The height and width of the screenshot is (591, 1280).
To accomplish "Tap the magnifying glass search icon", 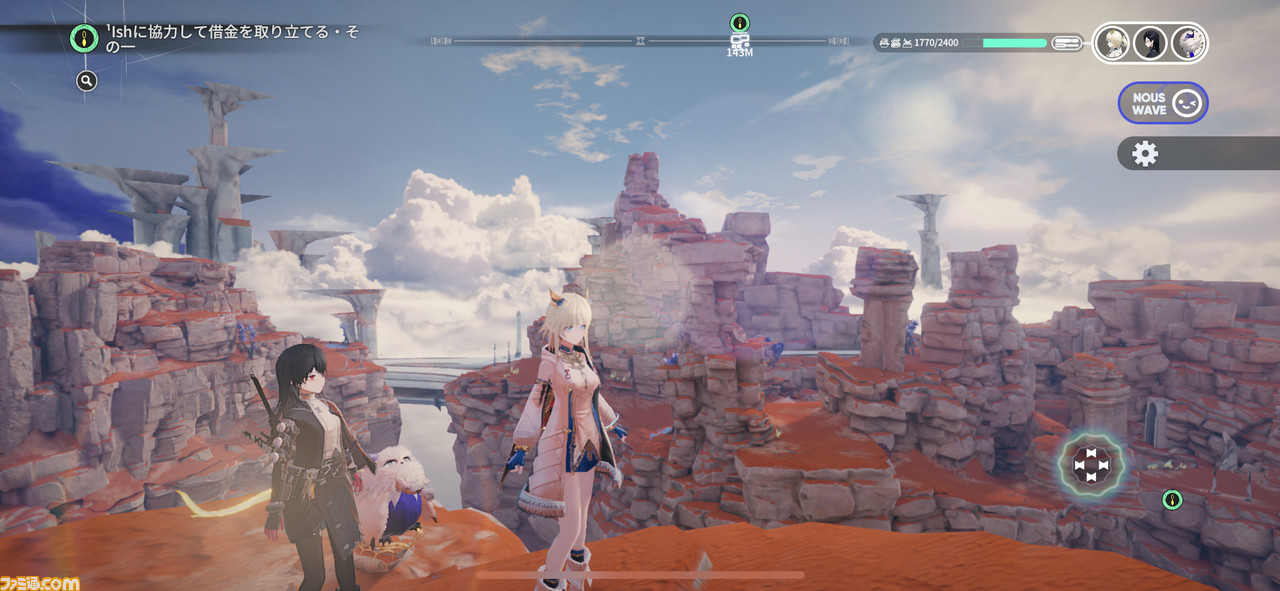I will pos(87,81).
